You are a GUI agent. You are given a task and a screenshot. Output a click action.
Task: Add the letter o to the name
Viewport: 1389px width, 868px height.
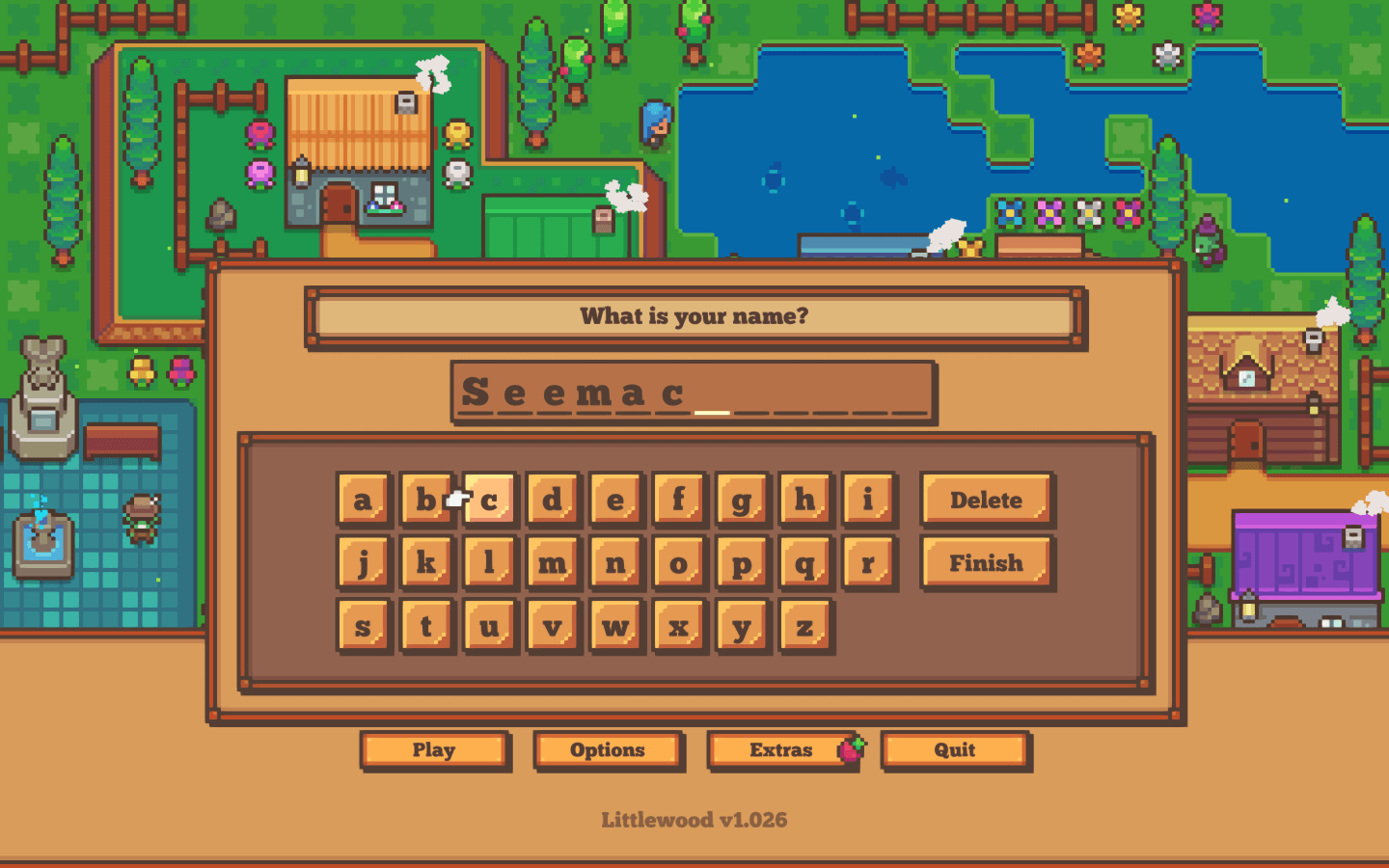[x=678, y=562]
